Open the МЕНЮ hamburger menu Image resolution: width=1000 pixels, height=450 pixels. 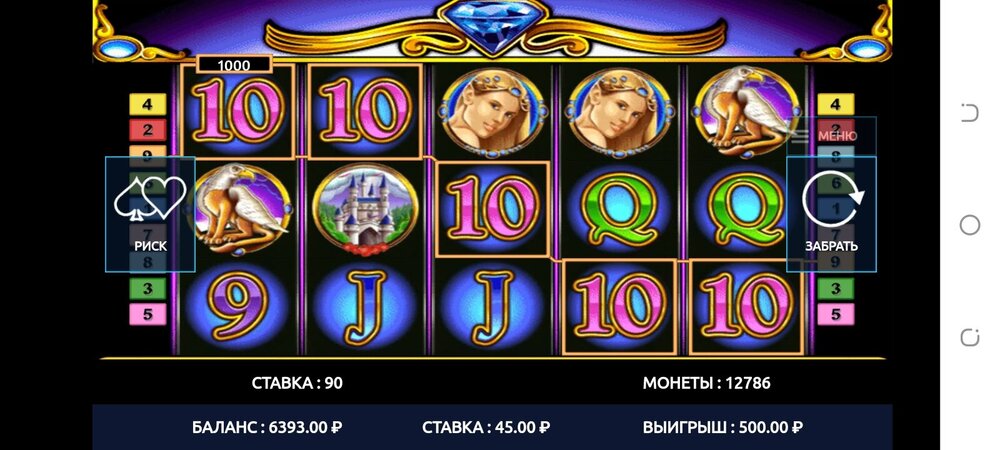coord(826,135)
